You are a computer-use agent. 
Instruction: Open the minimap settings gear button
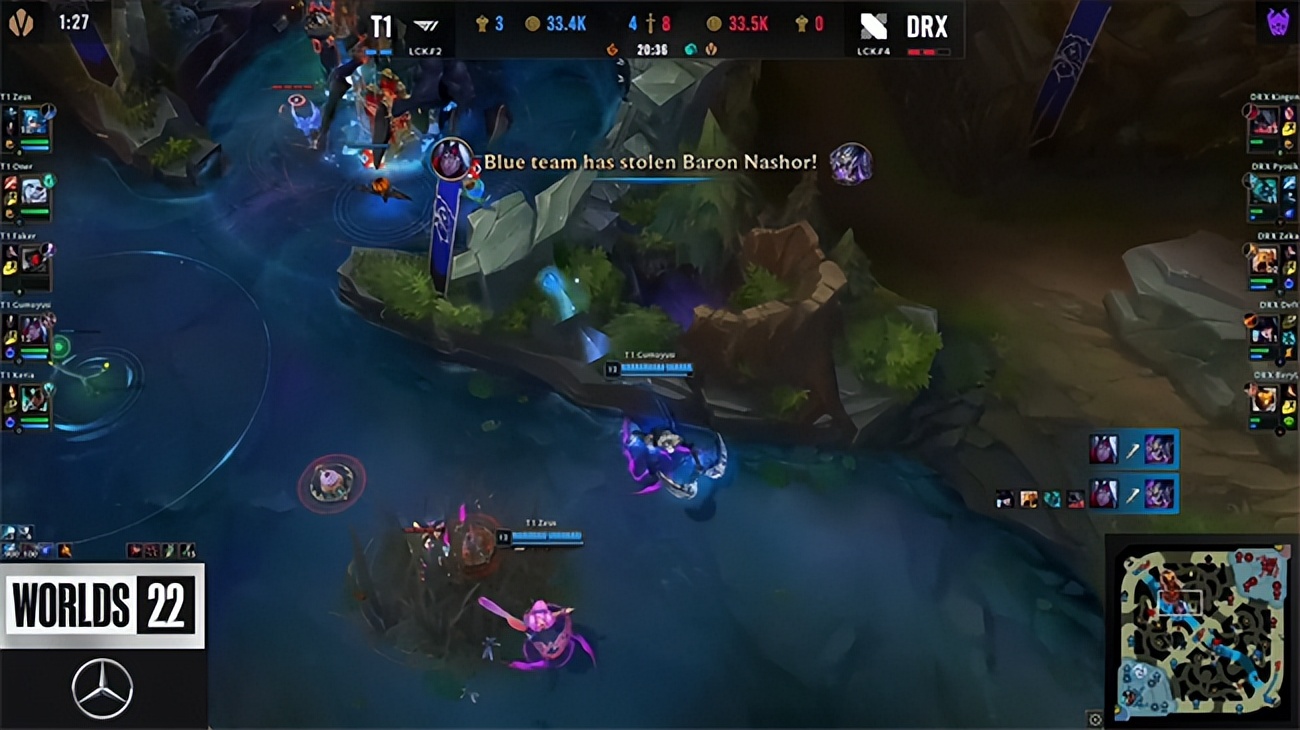[1095, 719]
